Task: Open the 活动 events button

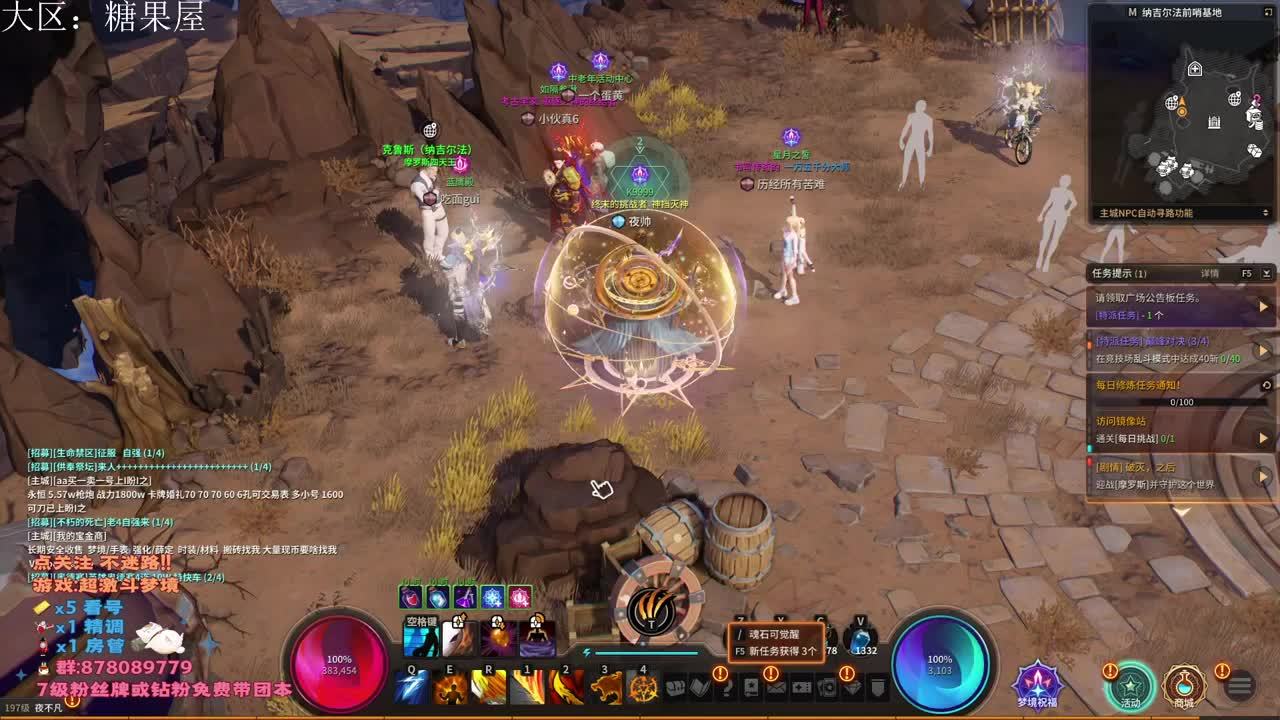Action: 1130,686
